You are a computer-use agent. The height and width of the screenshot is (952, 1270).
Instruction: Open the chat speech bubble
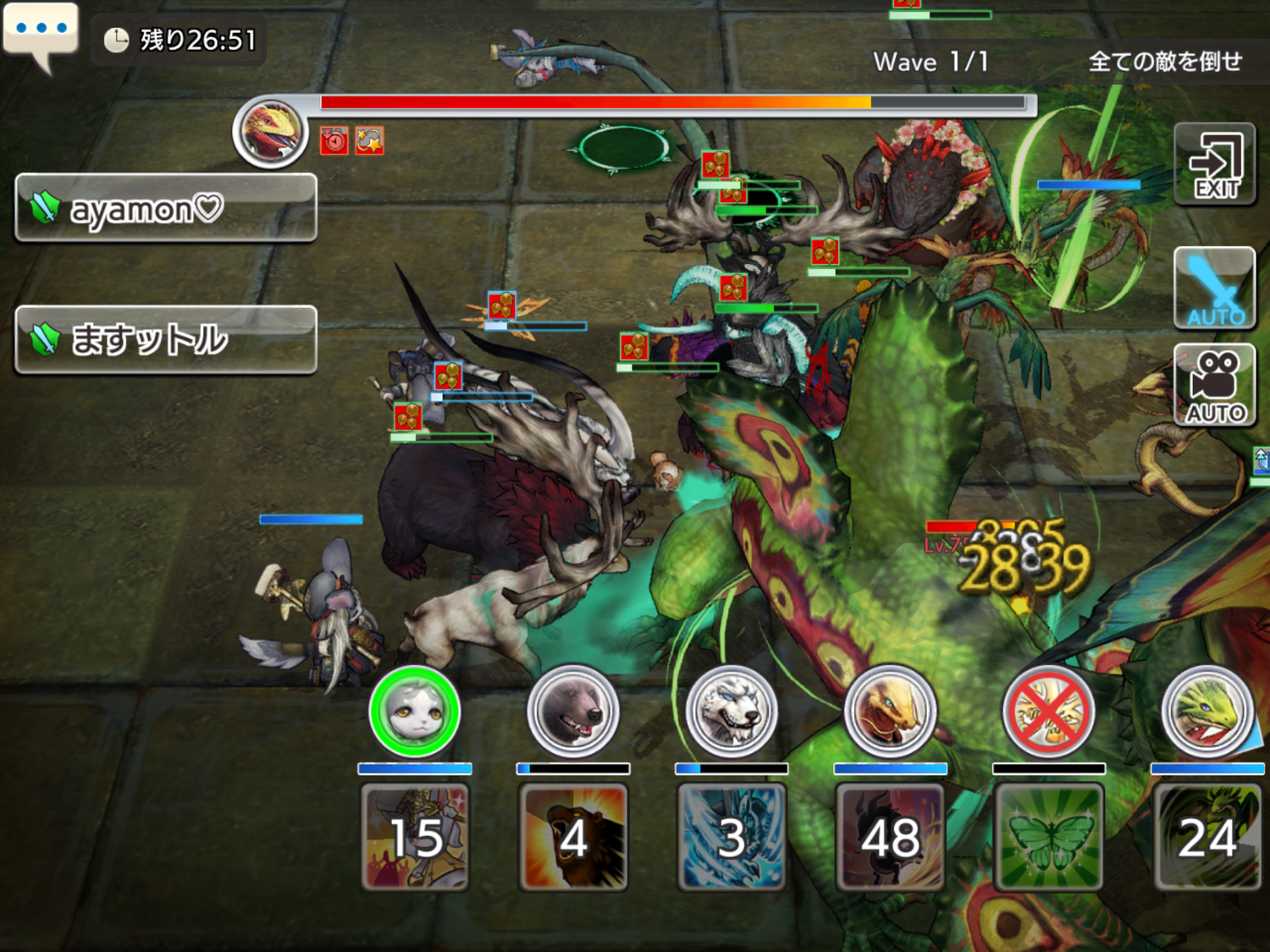tap(41, 31)
